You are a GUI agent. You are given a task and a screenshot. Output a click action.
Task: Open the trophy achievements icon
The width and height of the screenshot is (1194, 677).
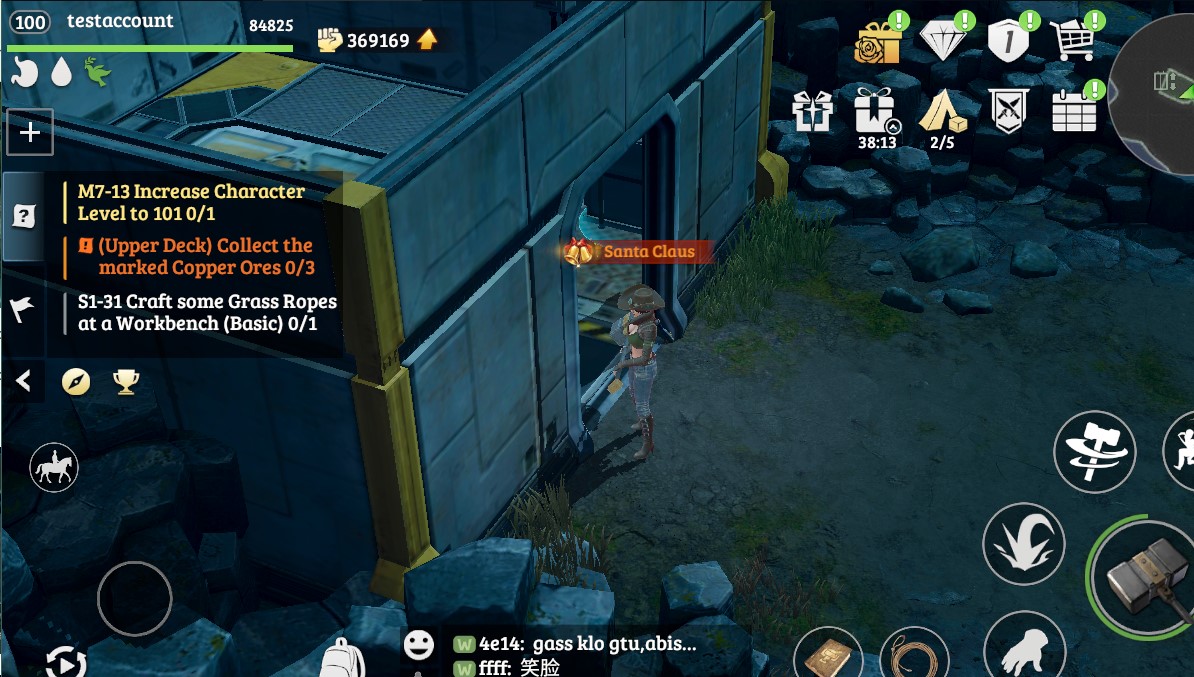tap(126, 381)
